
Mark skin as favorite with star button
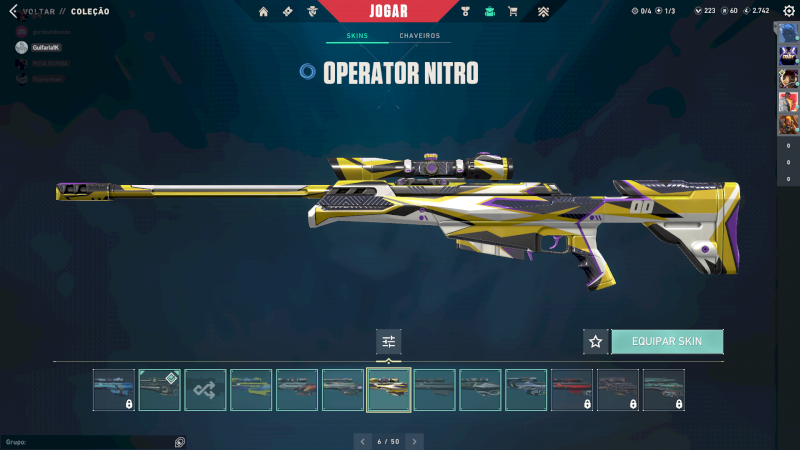tap(596, 341)
